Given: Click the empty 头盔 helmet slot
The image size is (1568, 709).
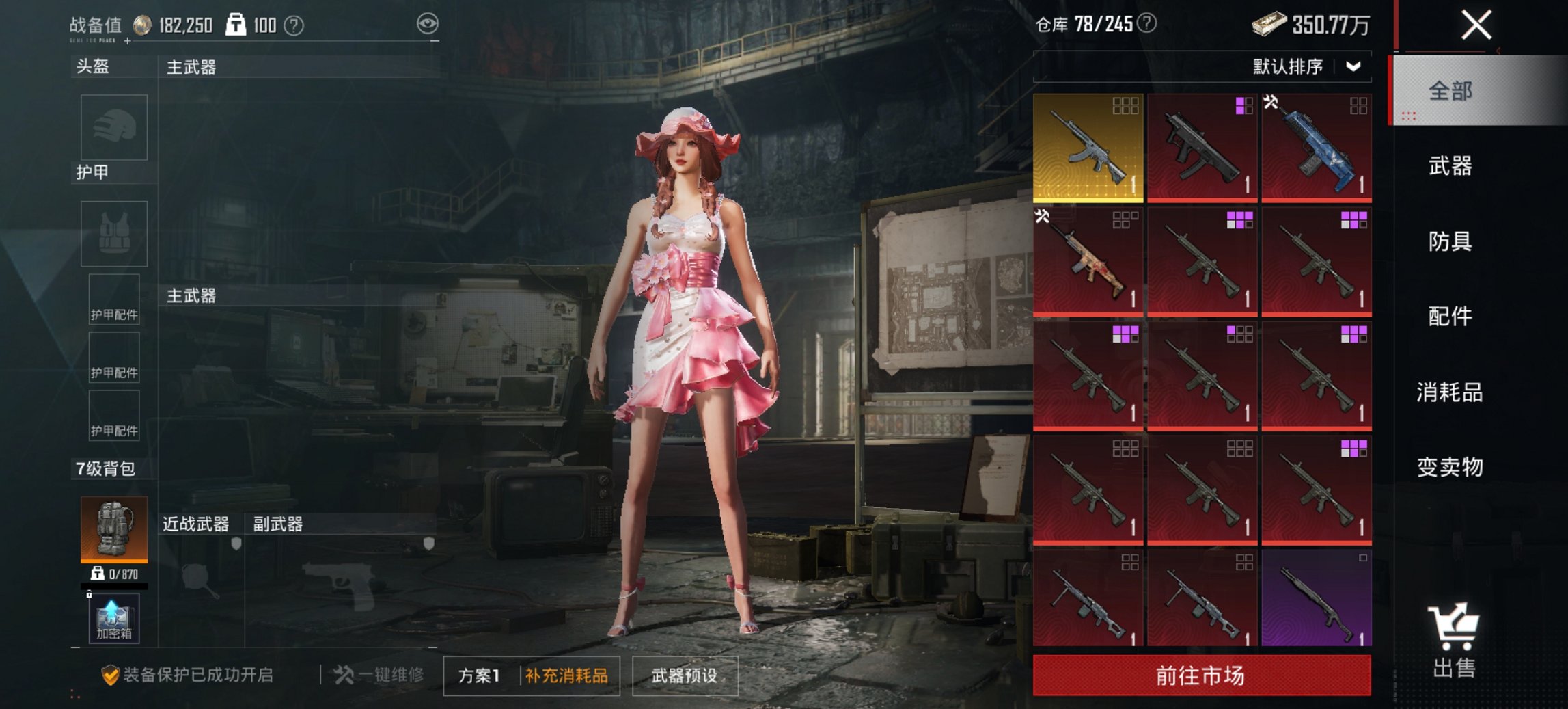Looking at the screenshot, I should coord(113,127).
